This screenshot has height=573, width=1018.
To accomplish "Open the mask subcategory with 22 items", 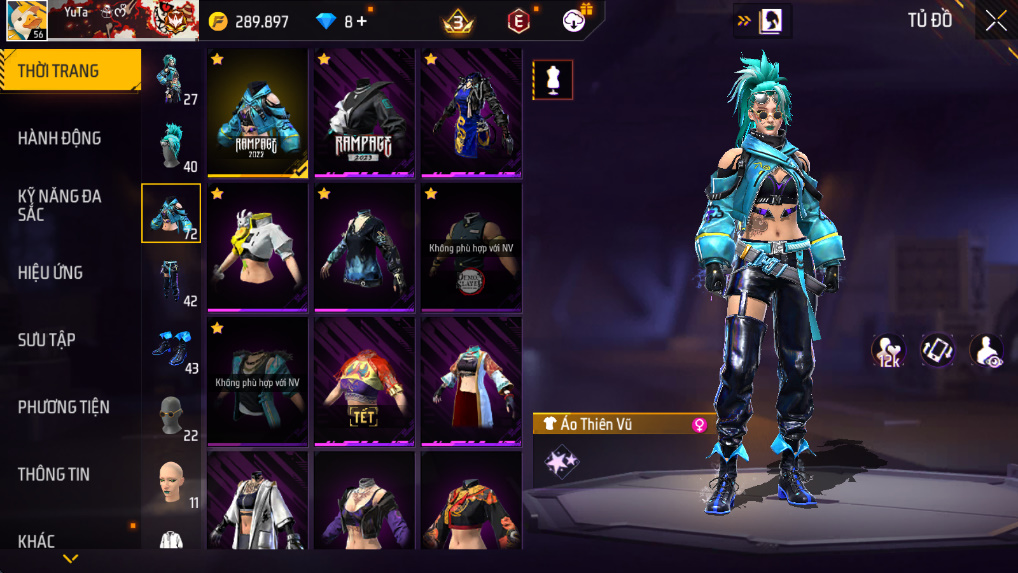I will (x=171, y=413).
